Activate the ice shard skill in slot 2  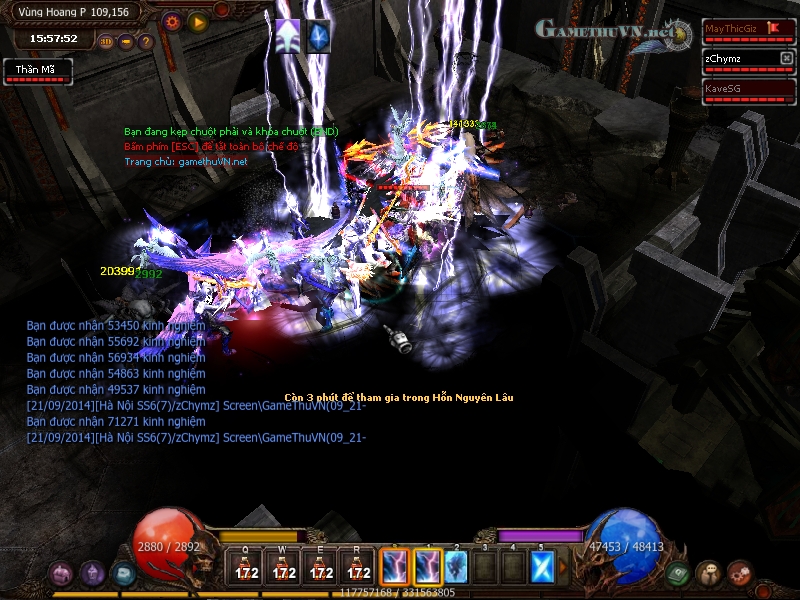click(456, 567)
